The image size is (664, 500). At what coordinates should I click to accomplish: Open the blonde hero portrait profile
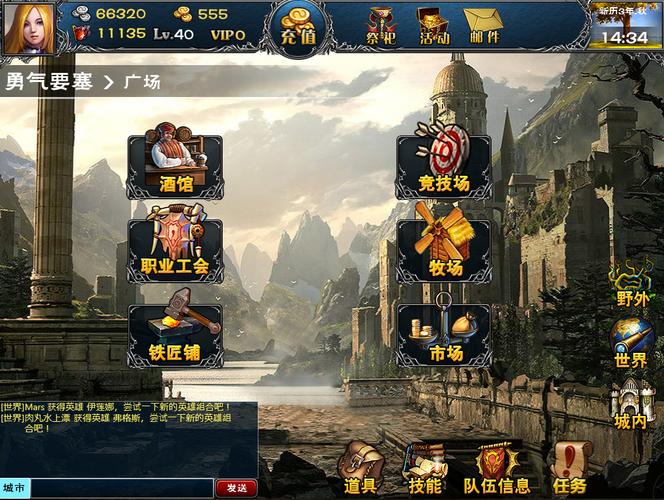[28, 27]
